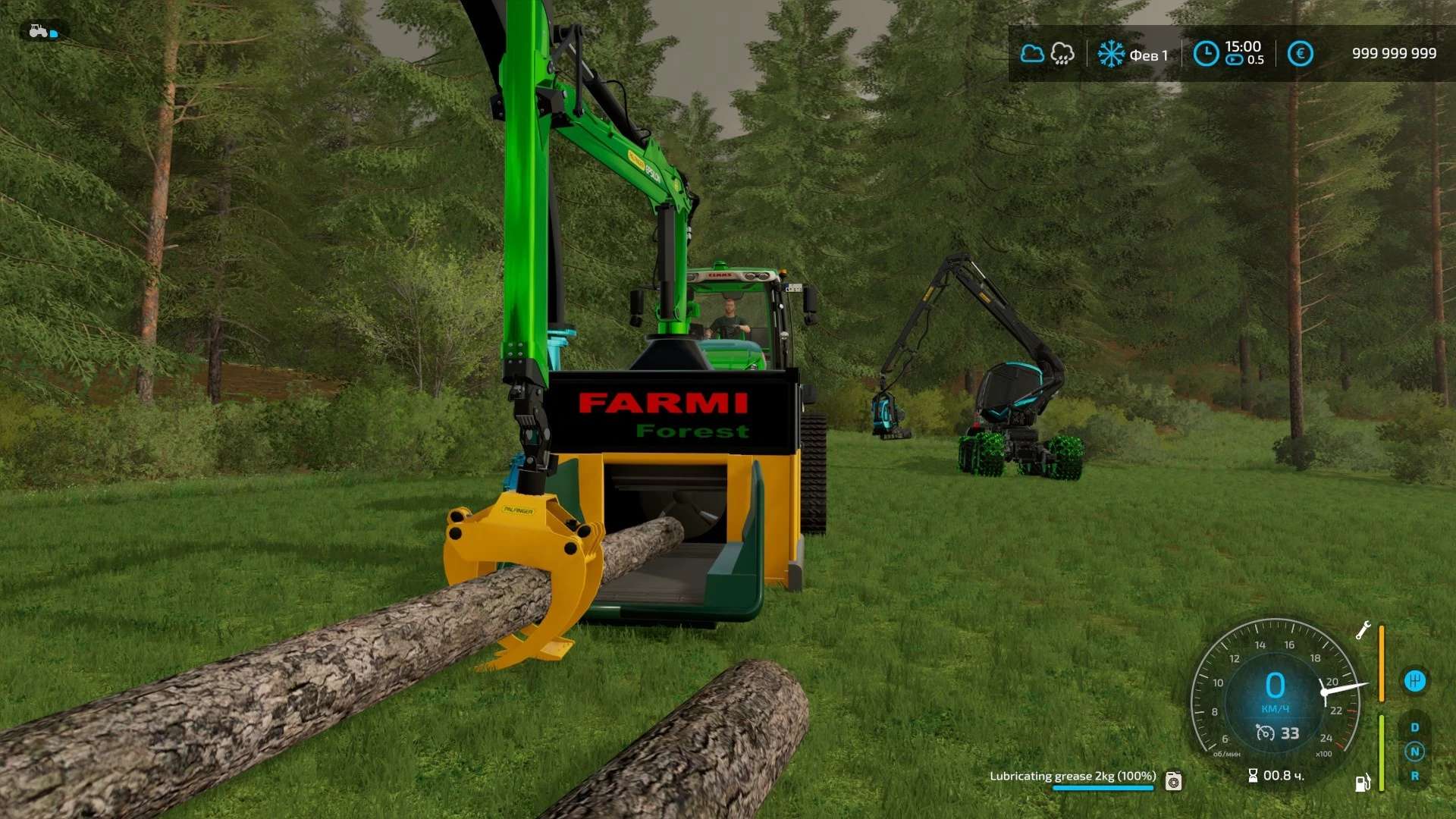Click the lubricating grease canister icon
Image resolution: width=1456 pixels, height=819 pixels.
click(1174, 780)
